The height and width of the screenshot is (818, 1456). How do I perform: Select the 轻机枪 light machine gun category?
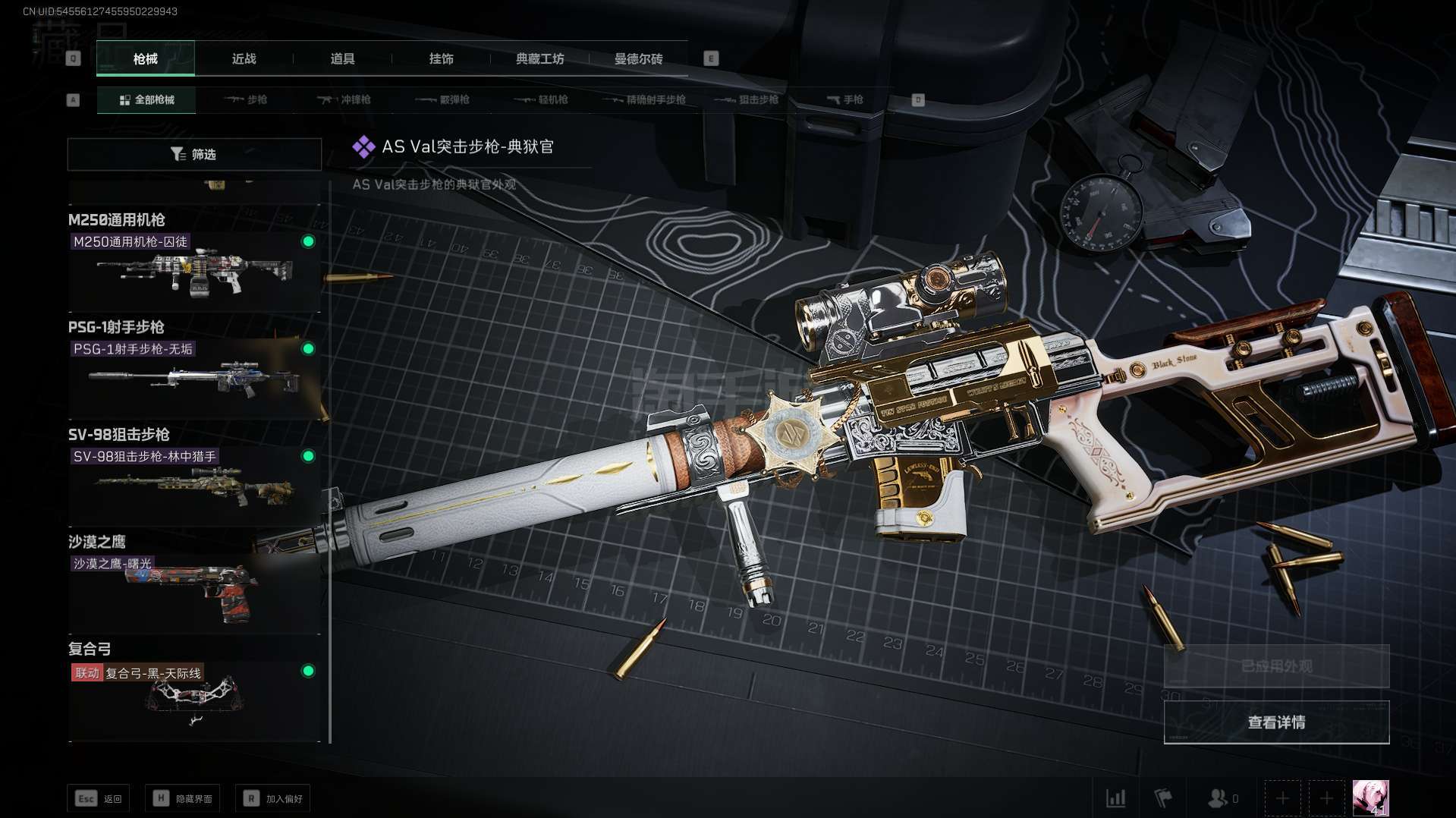point(541,100)
